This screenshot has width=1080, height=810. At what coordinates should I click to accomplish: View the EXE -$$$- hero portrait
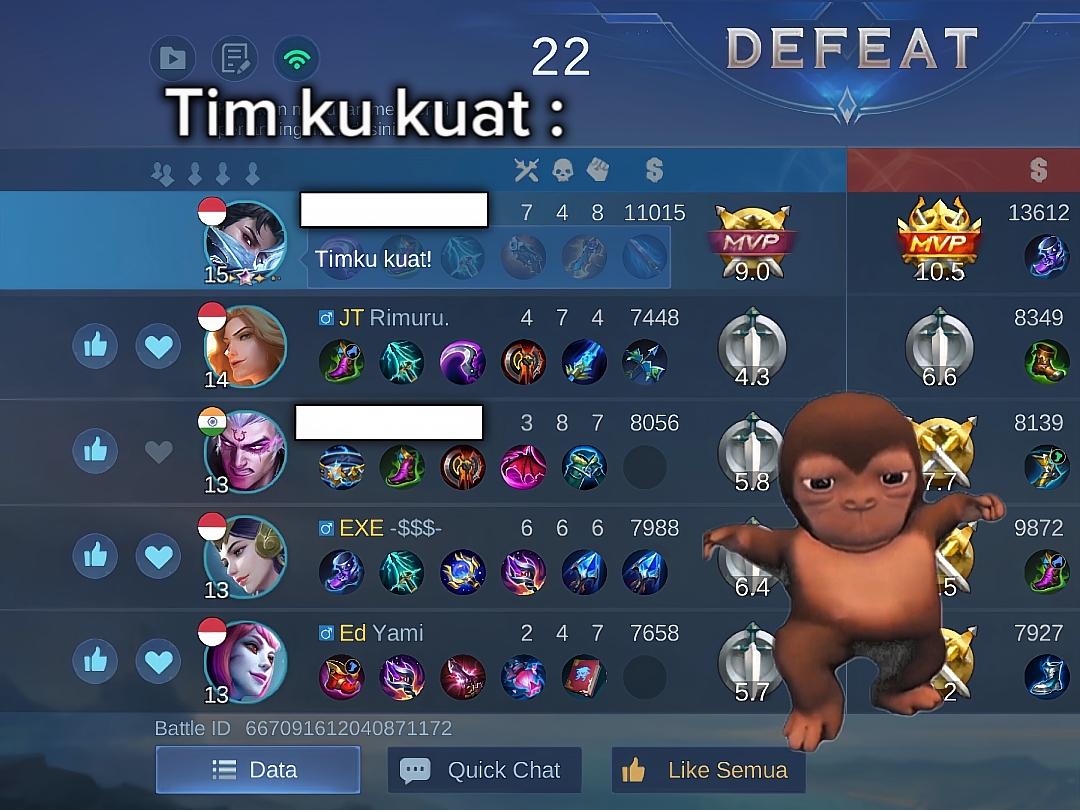tap(245, 556)
